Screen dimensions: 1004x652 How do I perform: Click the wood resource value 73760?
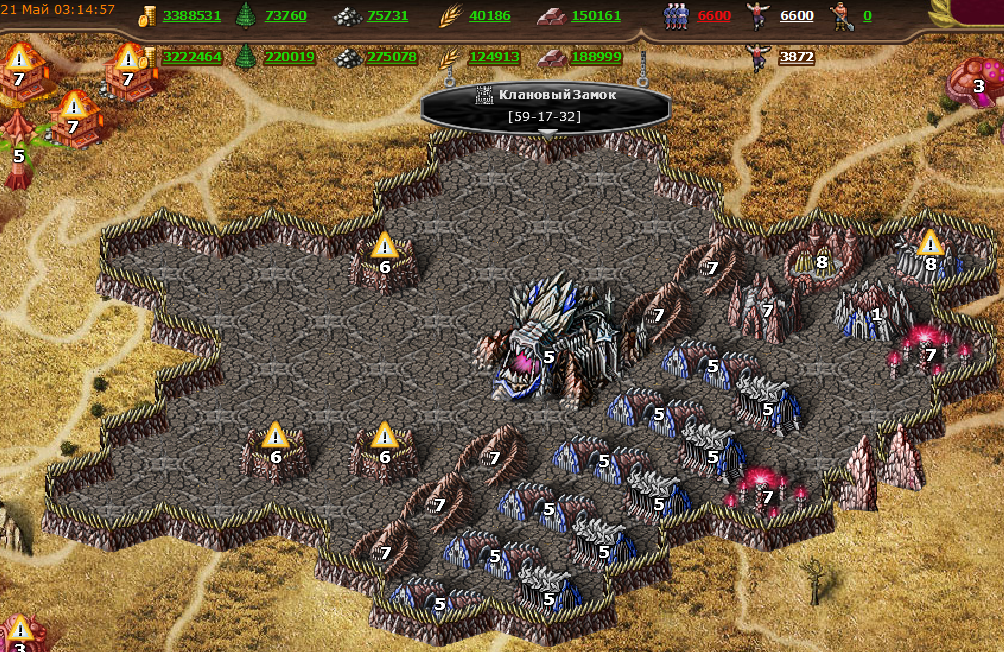pyautogui.click(x=286, y=16)
